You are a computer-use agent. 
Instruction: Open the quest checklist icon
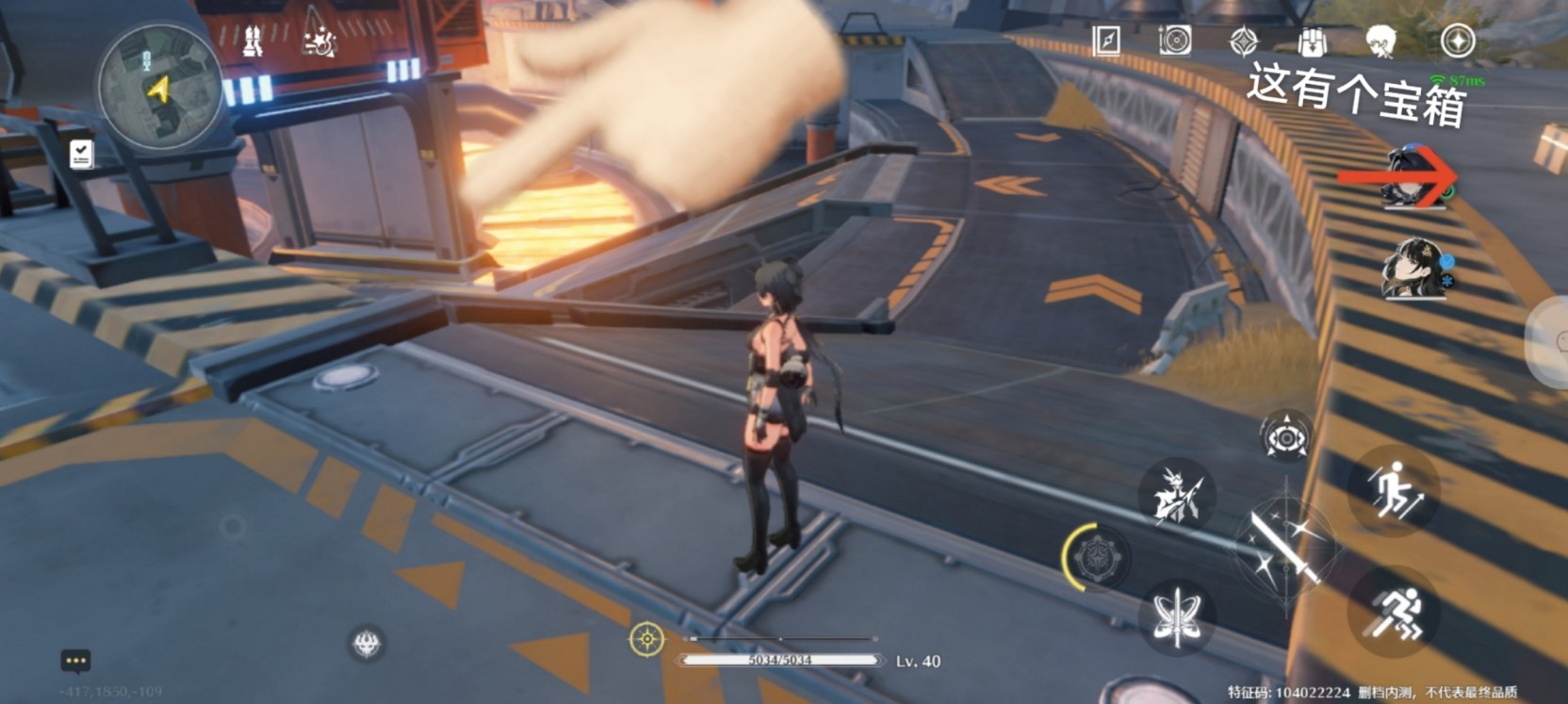[82, 154]
